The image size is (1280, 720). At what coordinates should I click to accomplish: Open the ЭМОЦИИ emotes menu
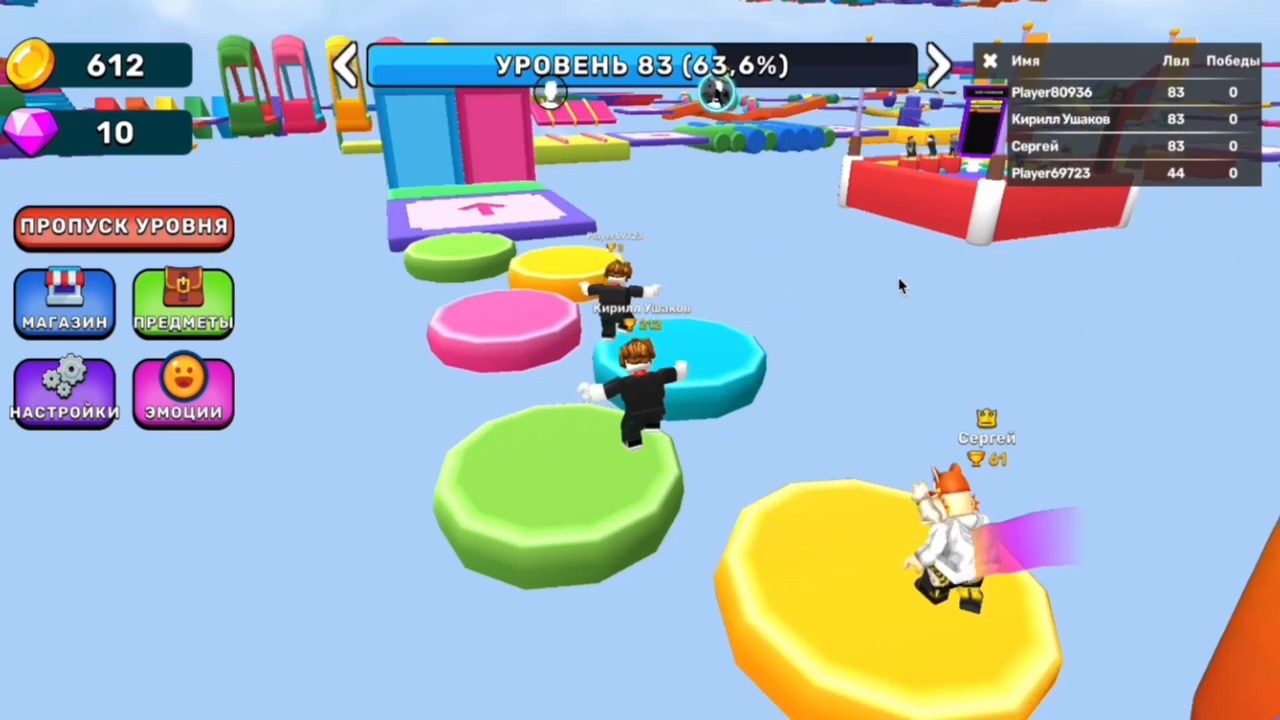pos(182,390)
